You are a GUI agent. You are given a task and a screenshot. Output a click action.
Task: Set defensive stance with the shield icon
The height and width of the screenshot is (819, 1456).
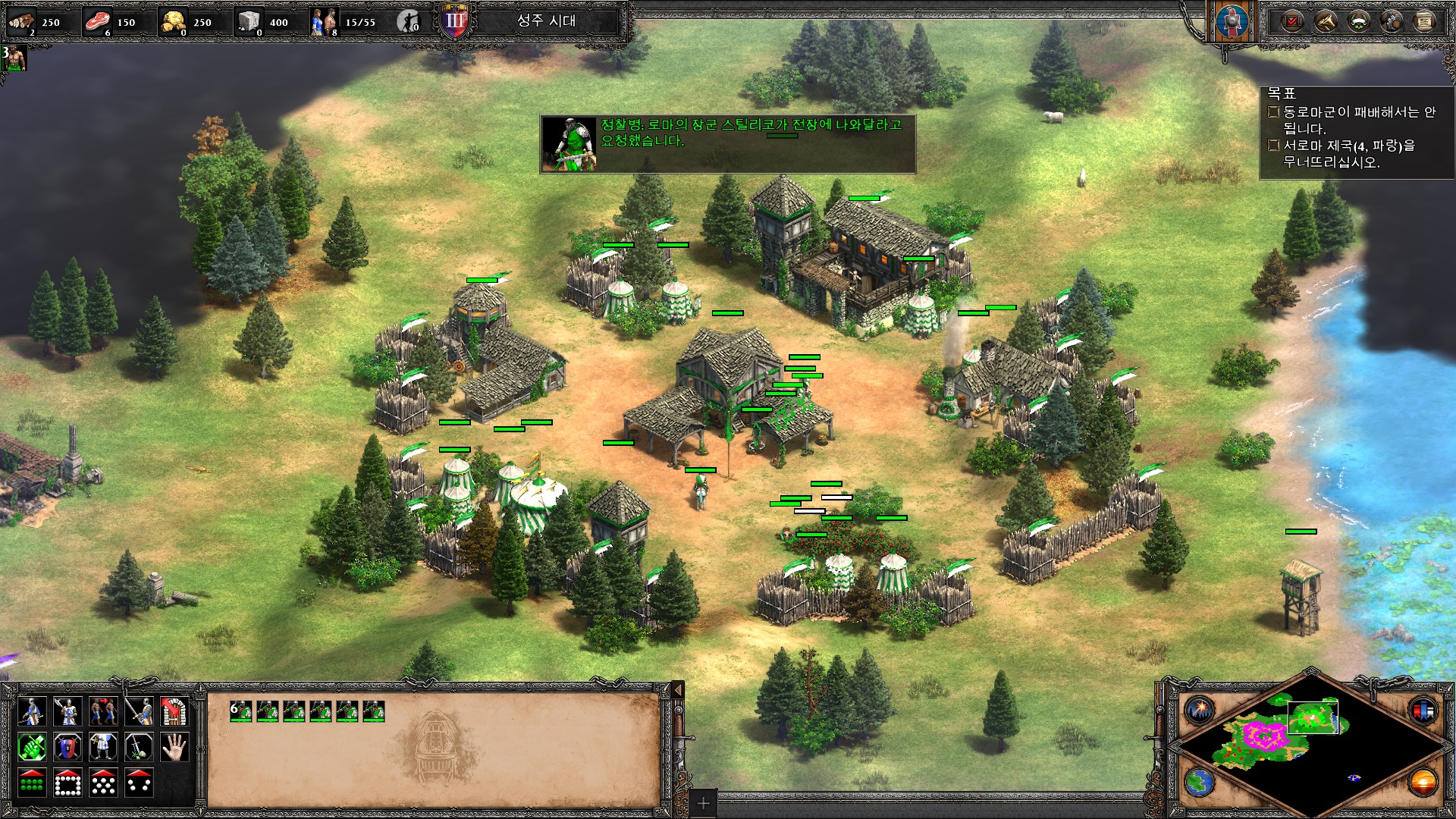(x=67, y=748)
